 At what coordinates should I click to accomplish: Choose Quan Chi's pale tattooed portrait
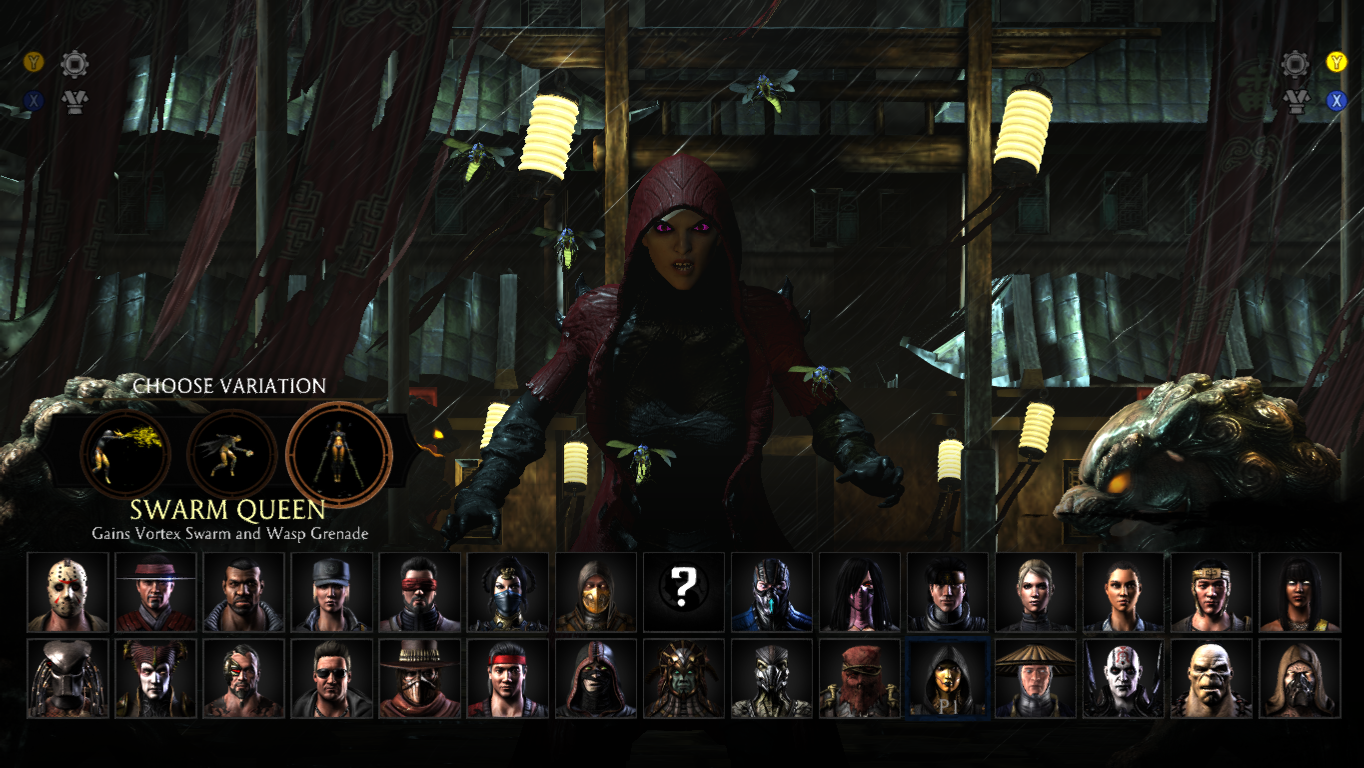[x=1124, y=679]
